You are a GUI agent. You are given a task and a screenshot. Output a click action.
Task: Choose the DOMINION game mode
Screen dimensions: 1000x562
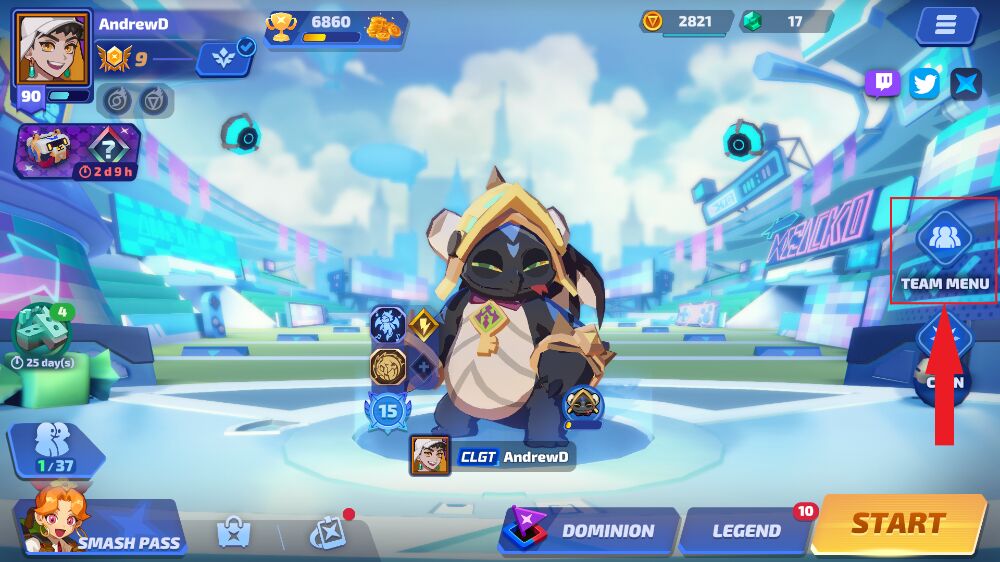tap(592, 531)
